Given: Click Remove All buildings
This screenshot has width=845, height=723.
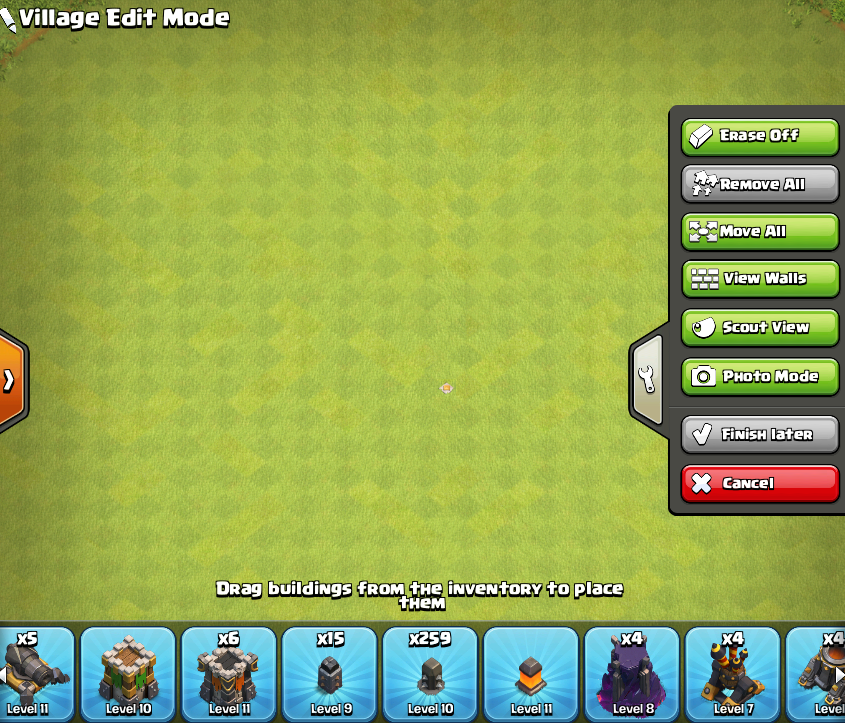Looking at the screenshot, I should coord(760,184).
